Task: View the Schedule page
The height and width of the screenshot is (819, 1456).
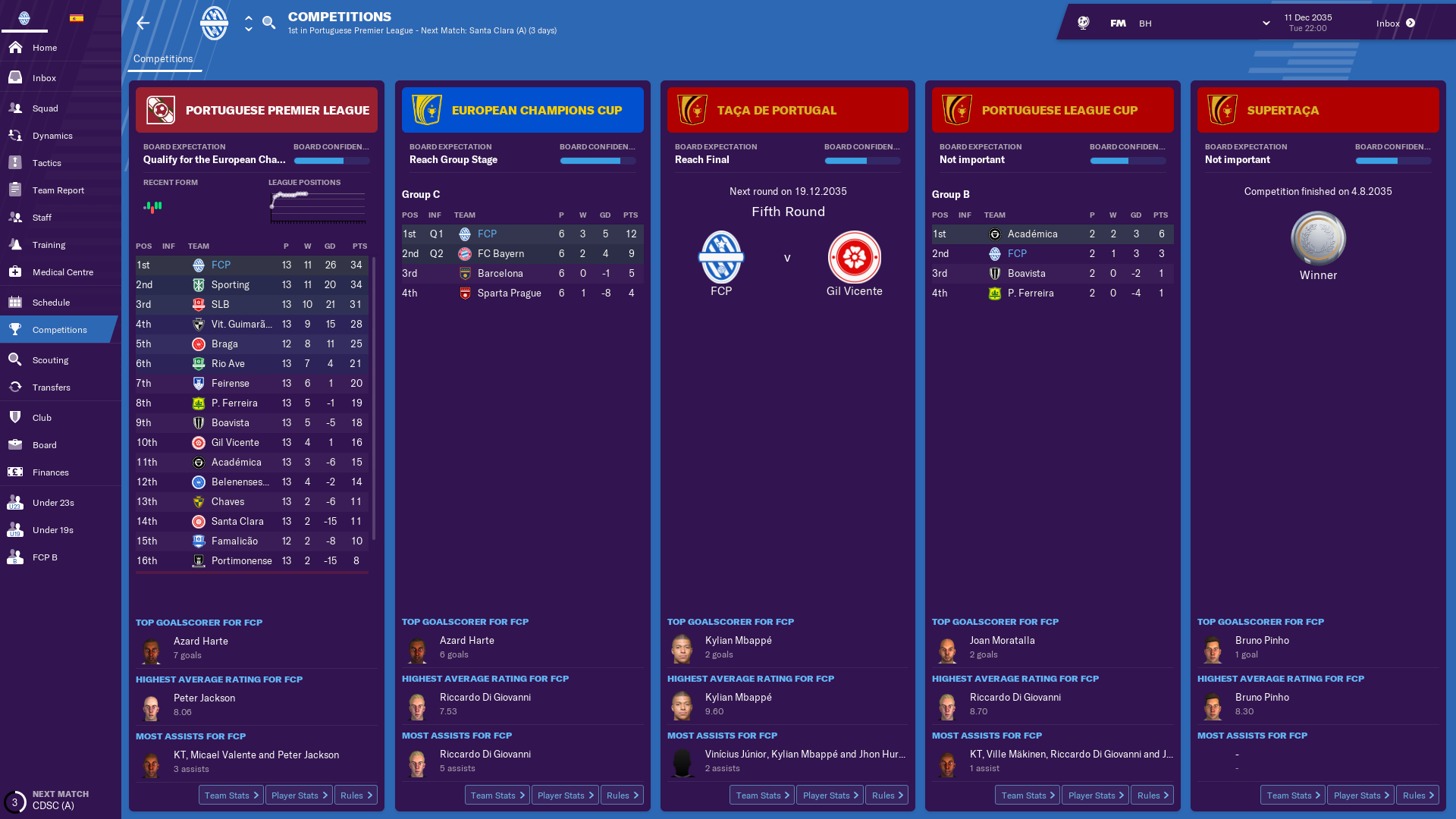Action: coord(51,303)
